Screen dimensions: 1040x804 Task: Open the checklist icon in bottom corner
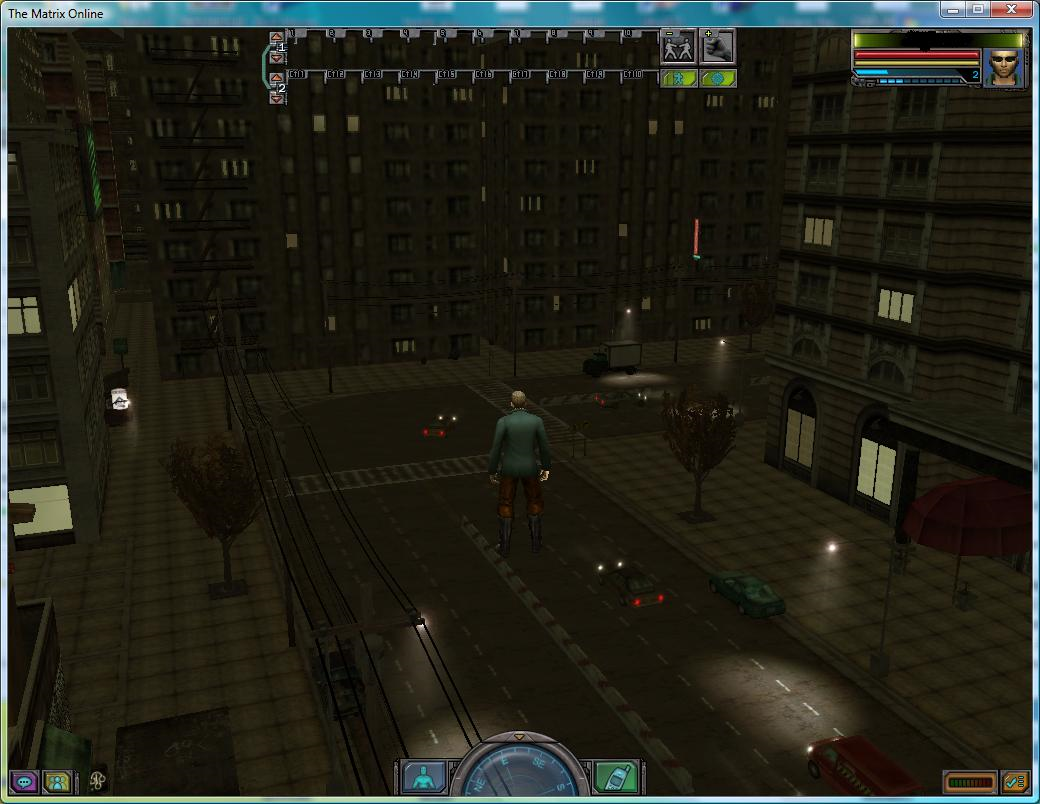point(1016,781)
